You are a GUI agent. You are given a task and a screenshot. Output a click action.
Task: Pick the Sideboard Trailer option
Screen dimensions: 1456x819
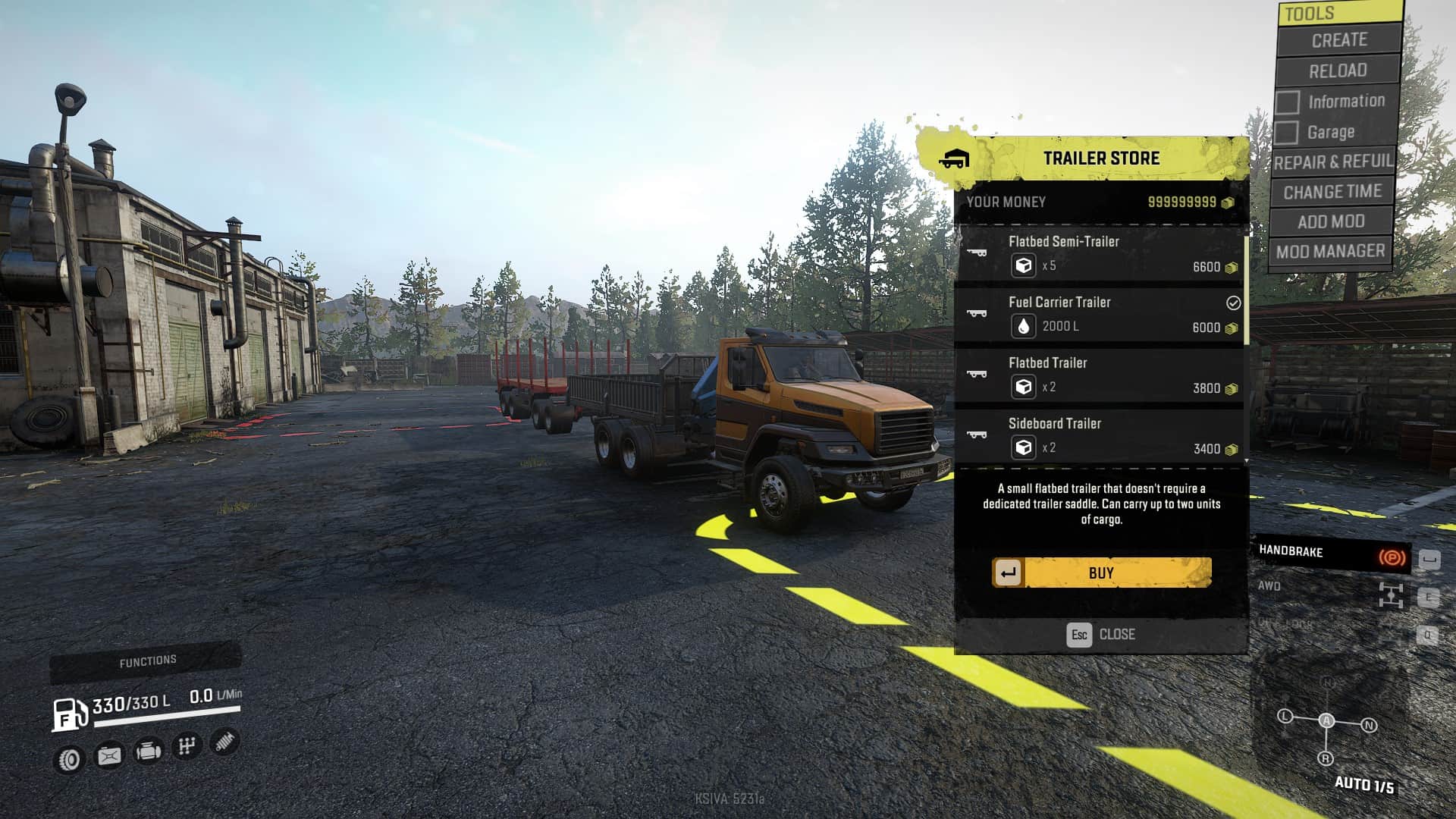1100,437
